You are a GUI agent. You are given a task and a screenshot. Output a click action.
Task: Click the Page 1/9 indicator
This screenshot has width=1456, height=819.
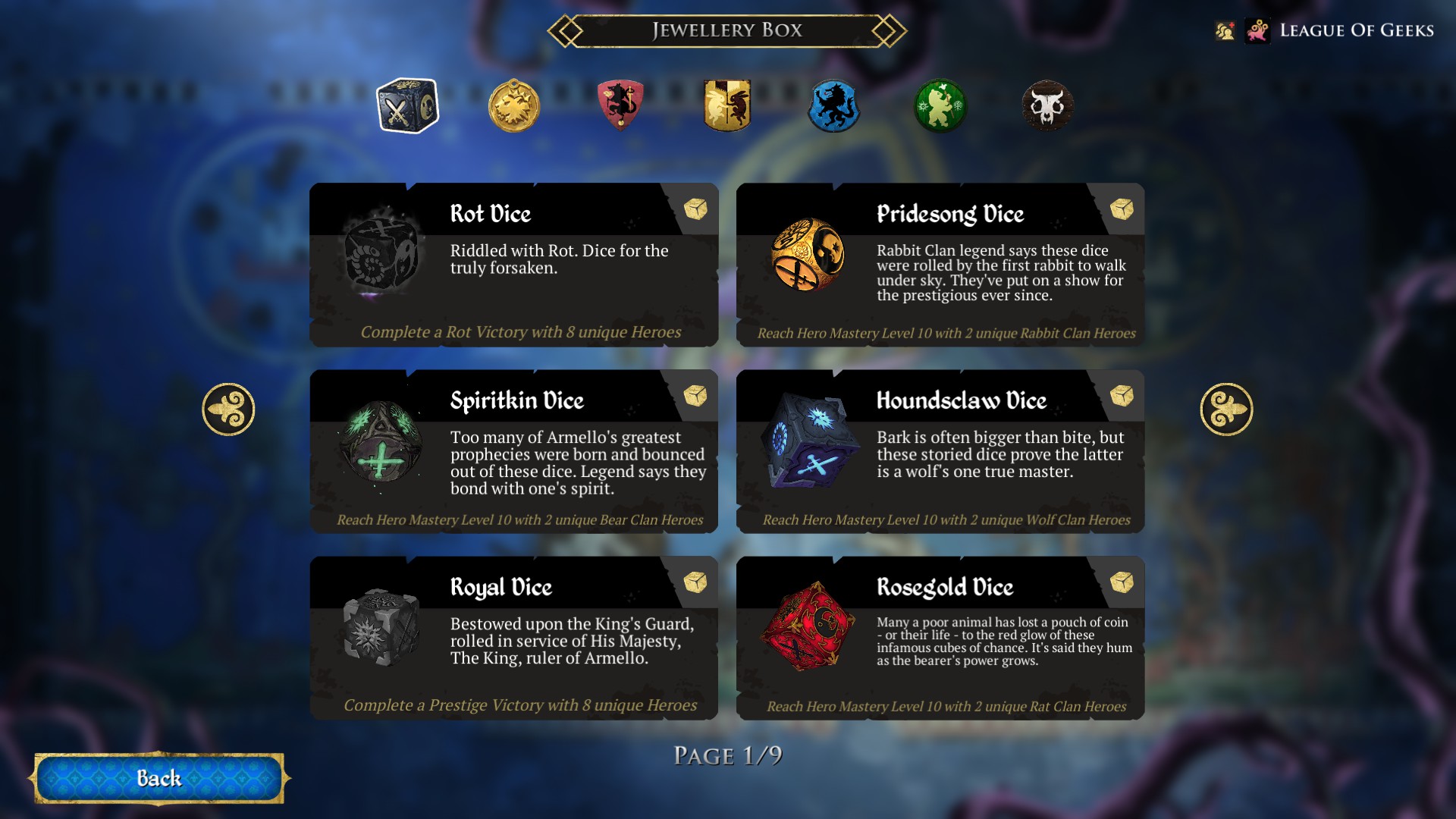pyautogui.click(x=730, y=754)
